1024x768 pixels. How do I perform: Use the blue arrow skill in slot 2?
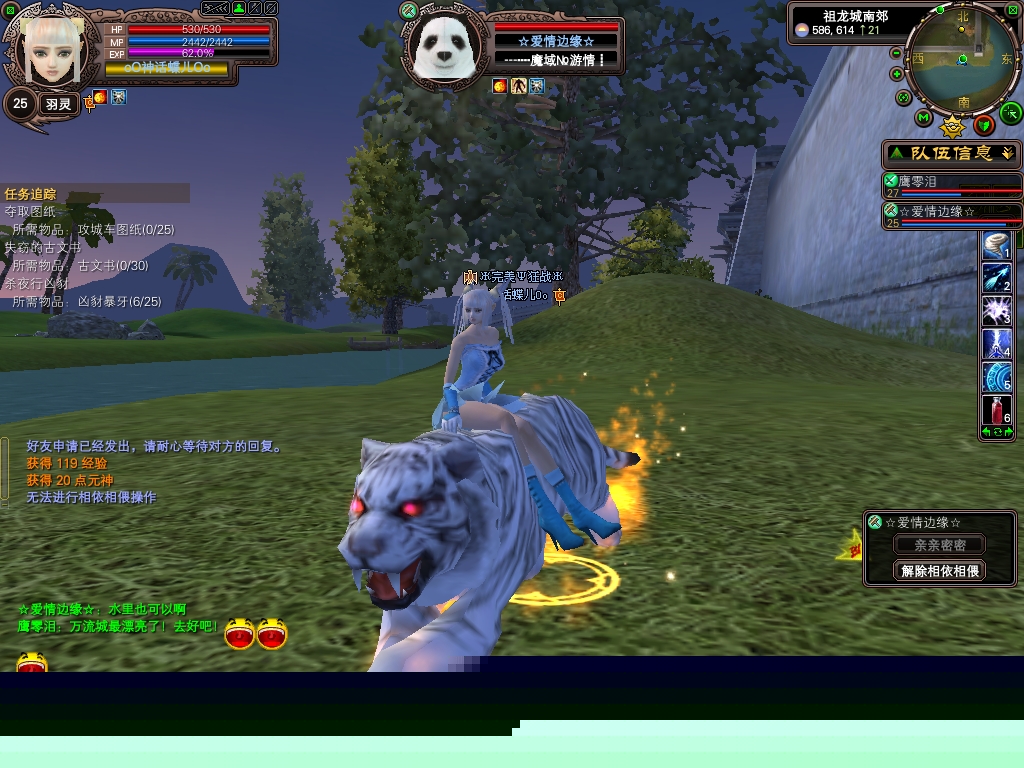coord(996,277)
